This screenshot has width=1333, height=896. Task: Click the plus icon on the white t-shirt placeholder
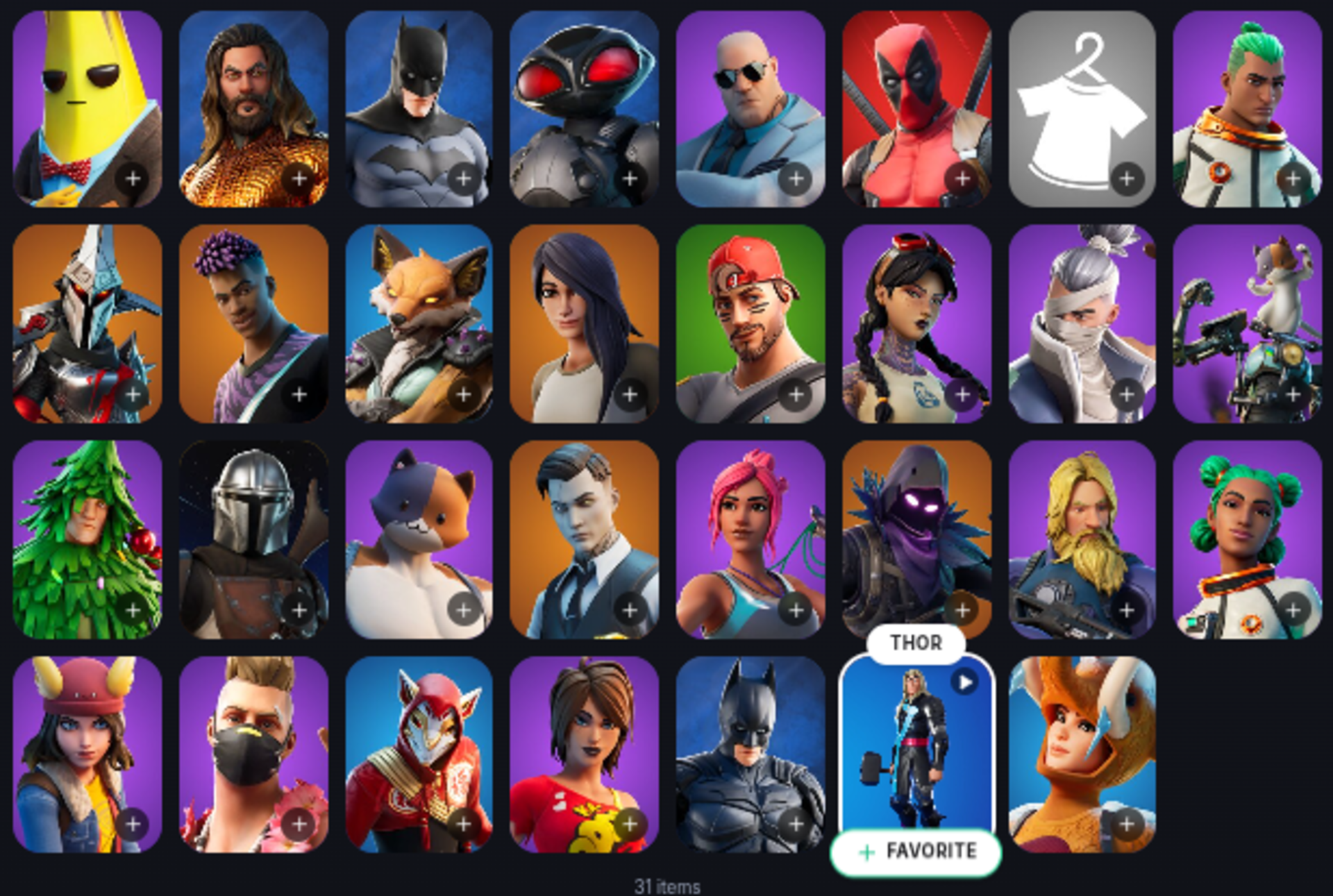click(x=1127, y=179)
